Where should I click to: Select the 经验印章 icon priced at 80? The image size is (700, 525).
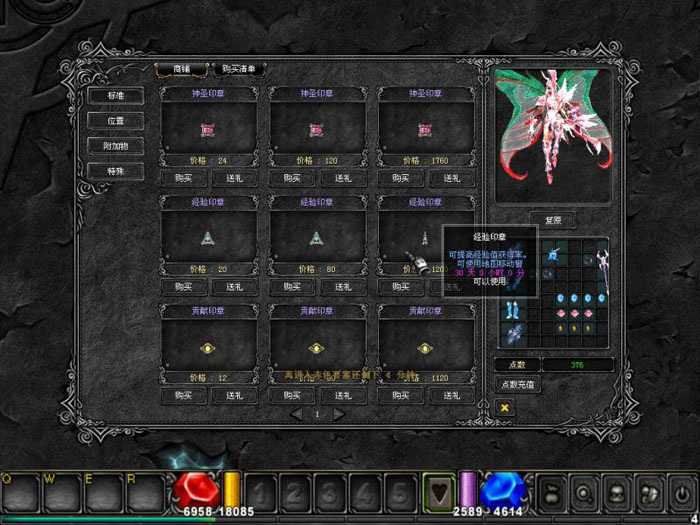click(x=317, y=238)
